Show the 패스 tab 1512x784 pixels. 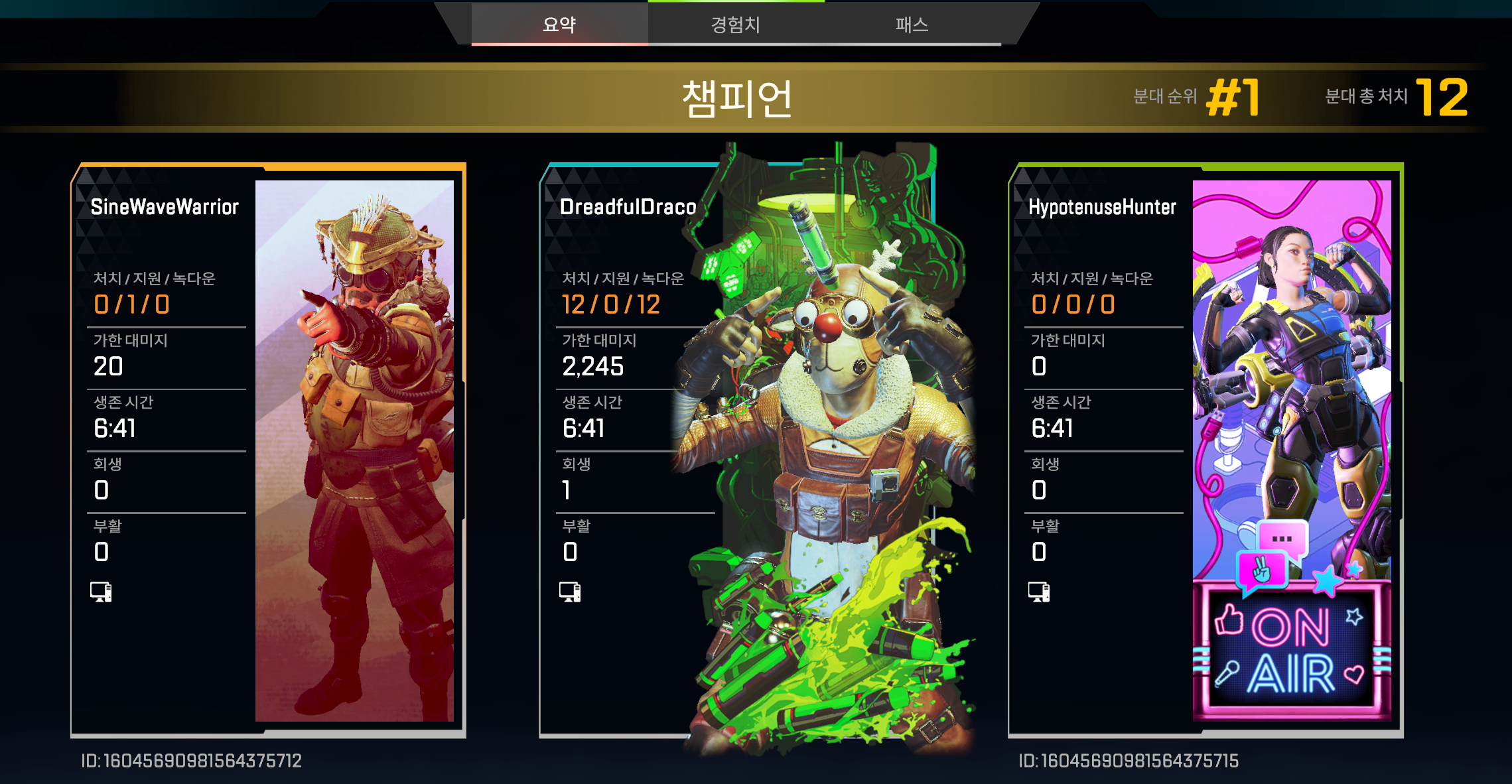pyautogui.click(x=912, y=25)
